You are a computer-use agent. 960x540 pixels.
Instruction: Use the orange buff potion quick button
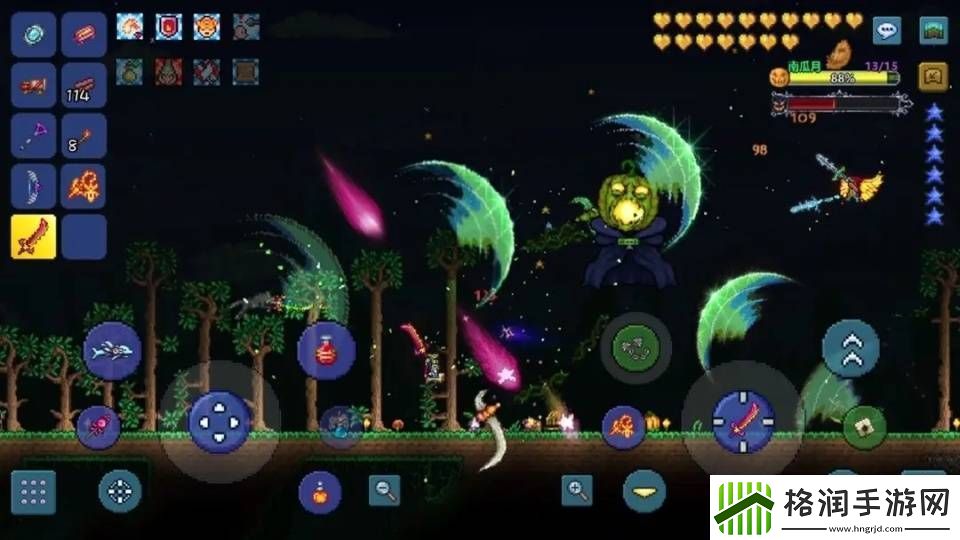coord(320,492)
